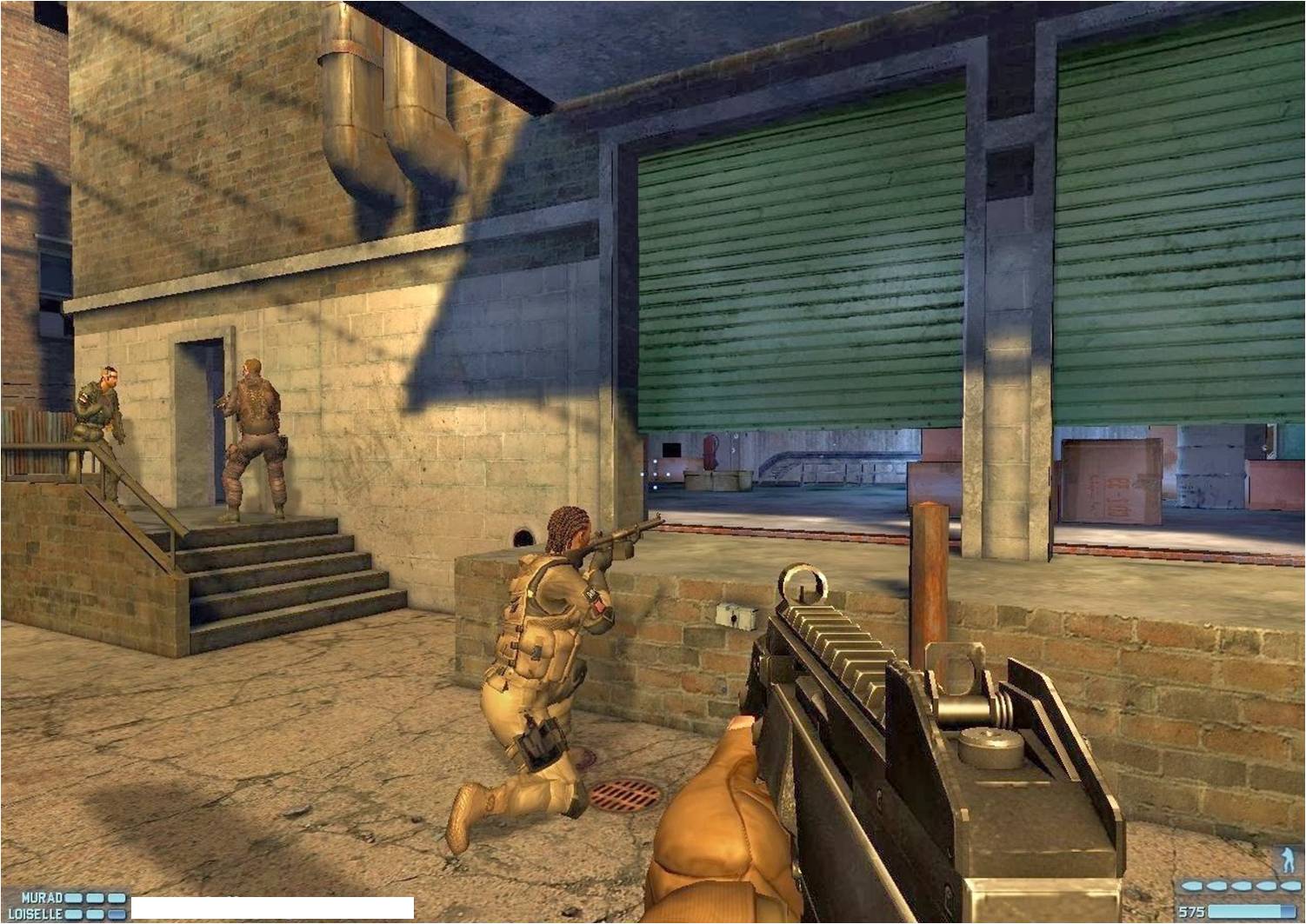Click the rightmost grenade icon in the HUD

1291,884
